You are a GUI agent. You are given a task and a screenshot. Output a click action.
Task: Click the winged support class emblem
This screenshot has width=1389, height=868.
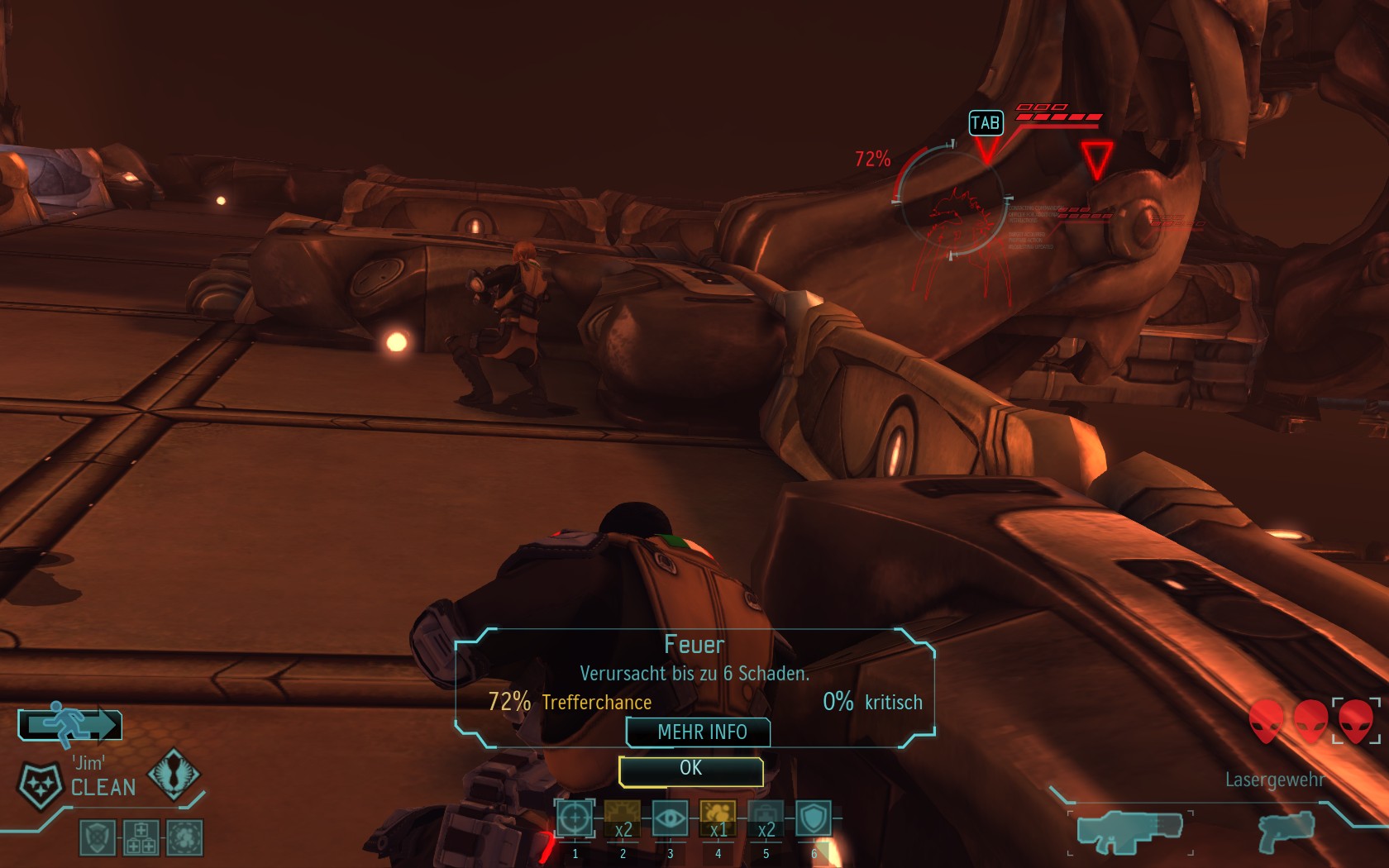[x=174, y=774]
